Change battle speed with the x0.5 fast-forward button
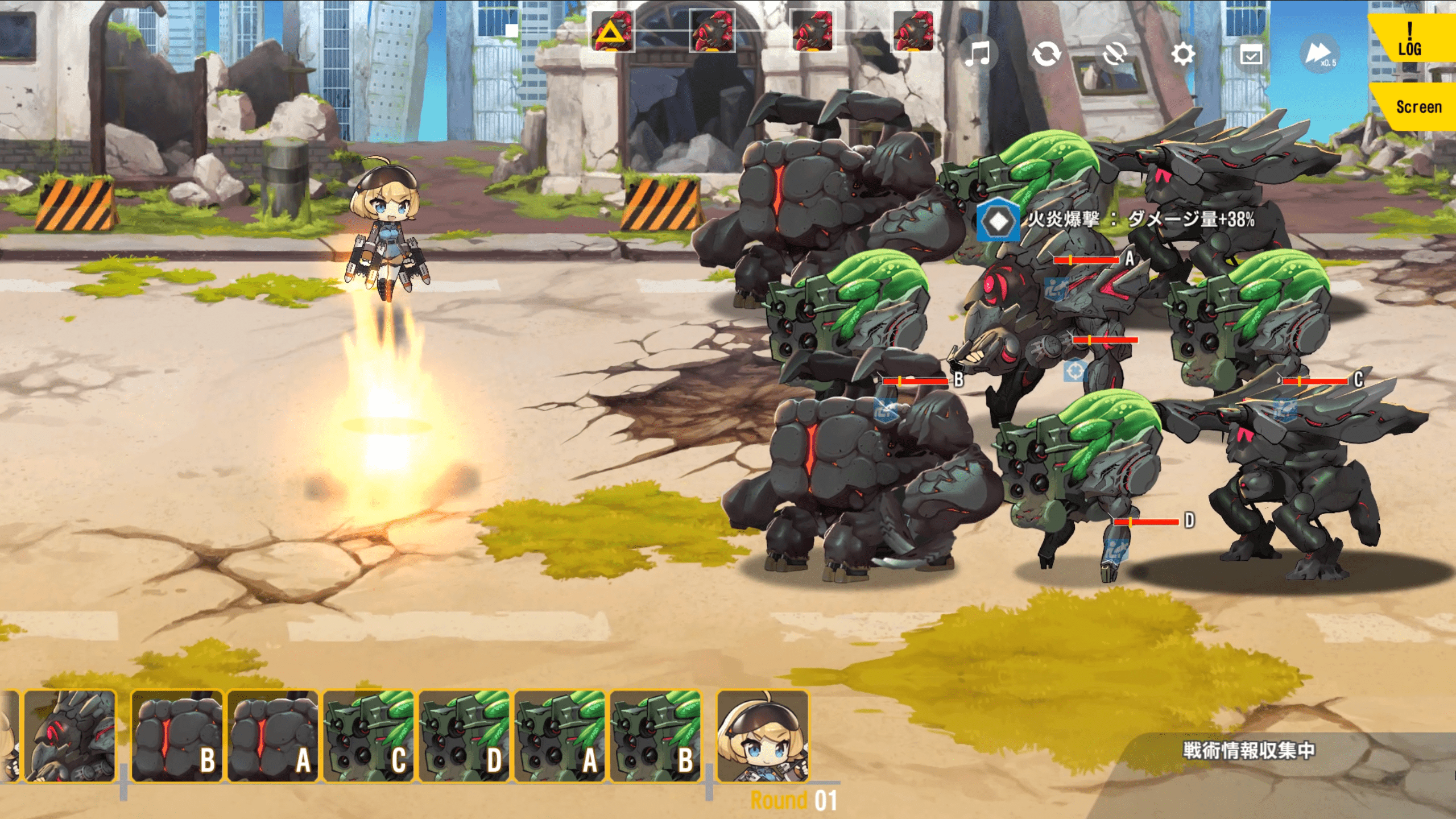This screenshot has height=819, width=1456. coord(1319,55)
